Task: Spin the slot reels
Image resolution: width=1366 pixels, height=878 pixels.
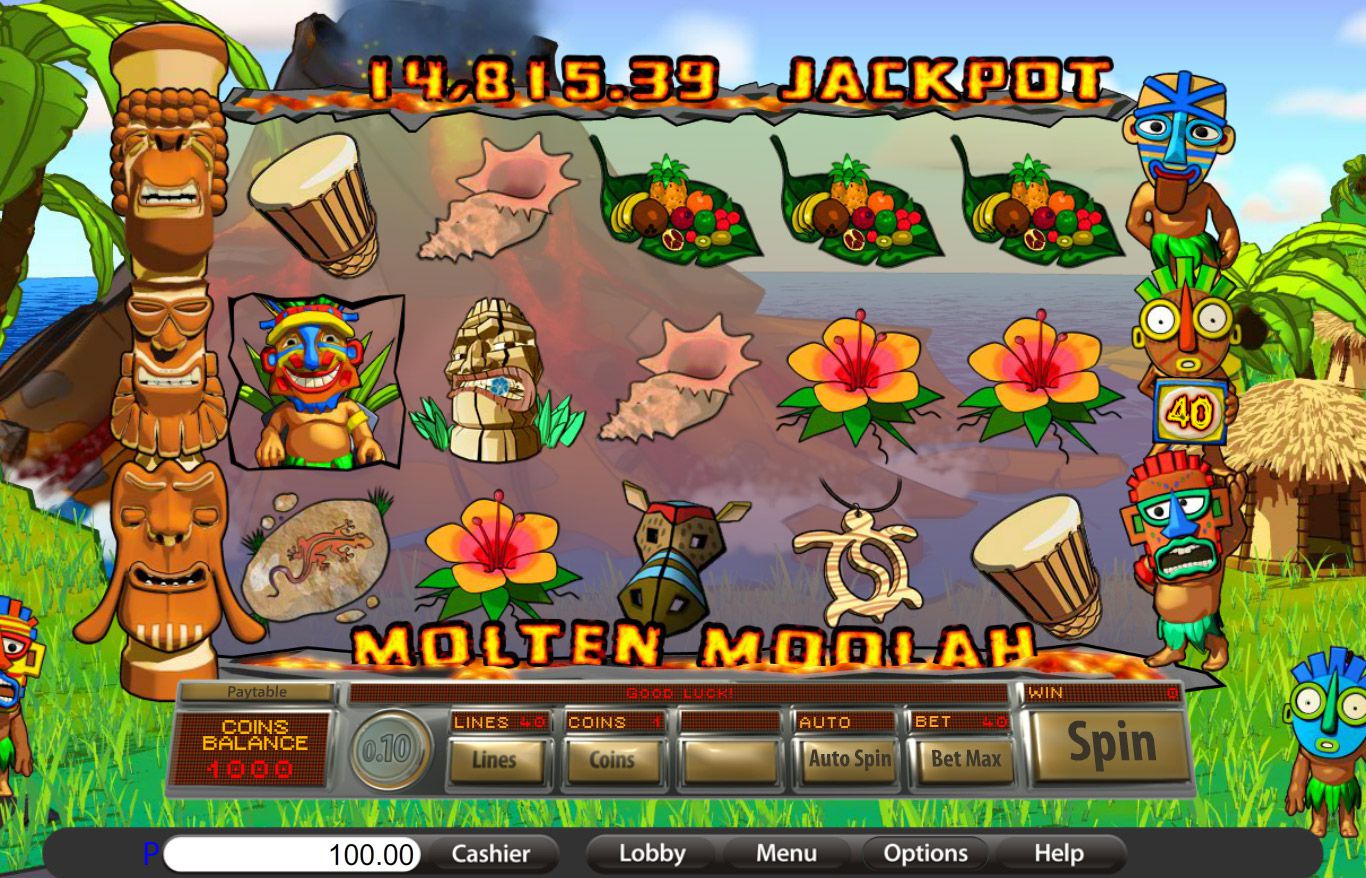Action: coord(1110,745)
